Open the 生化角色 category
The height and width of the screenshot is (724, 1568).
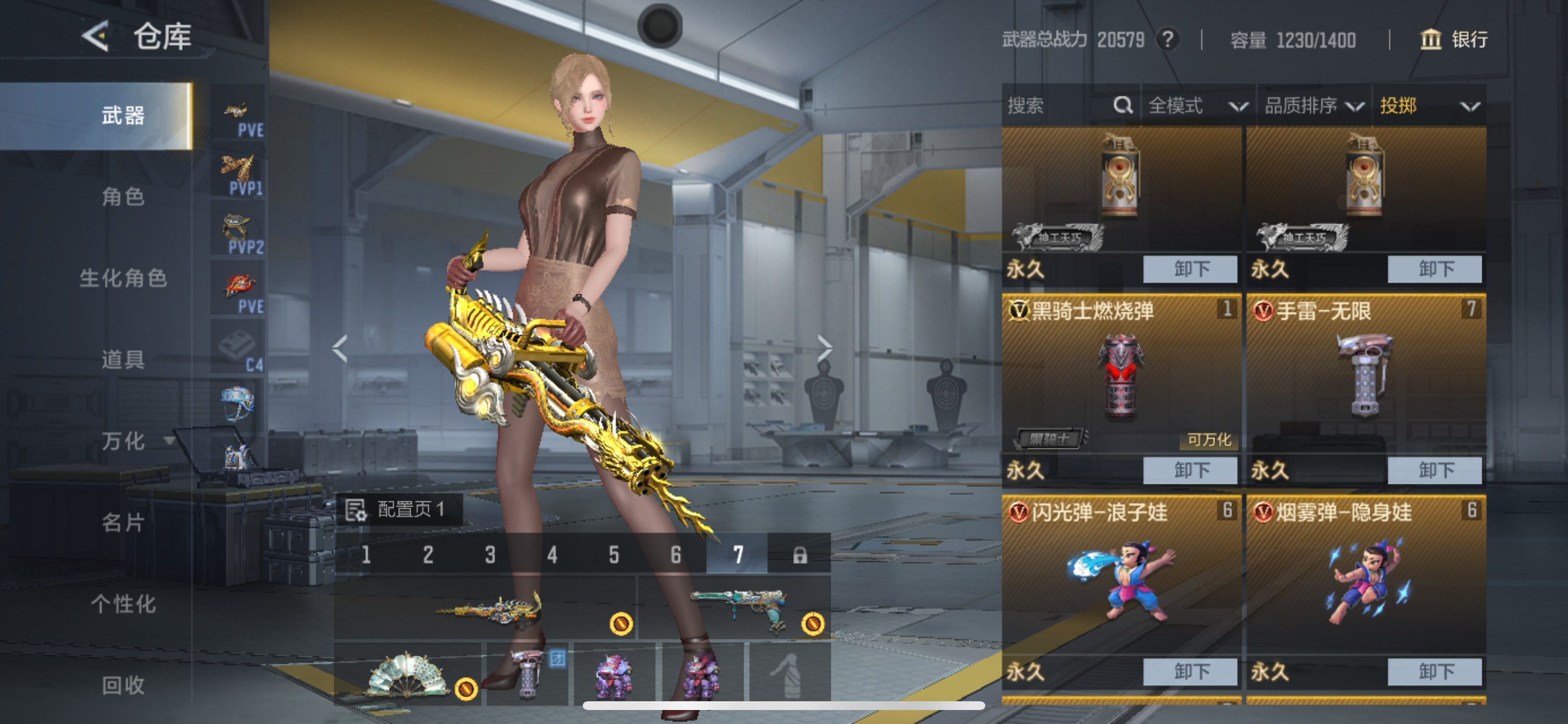(123, 278)
